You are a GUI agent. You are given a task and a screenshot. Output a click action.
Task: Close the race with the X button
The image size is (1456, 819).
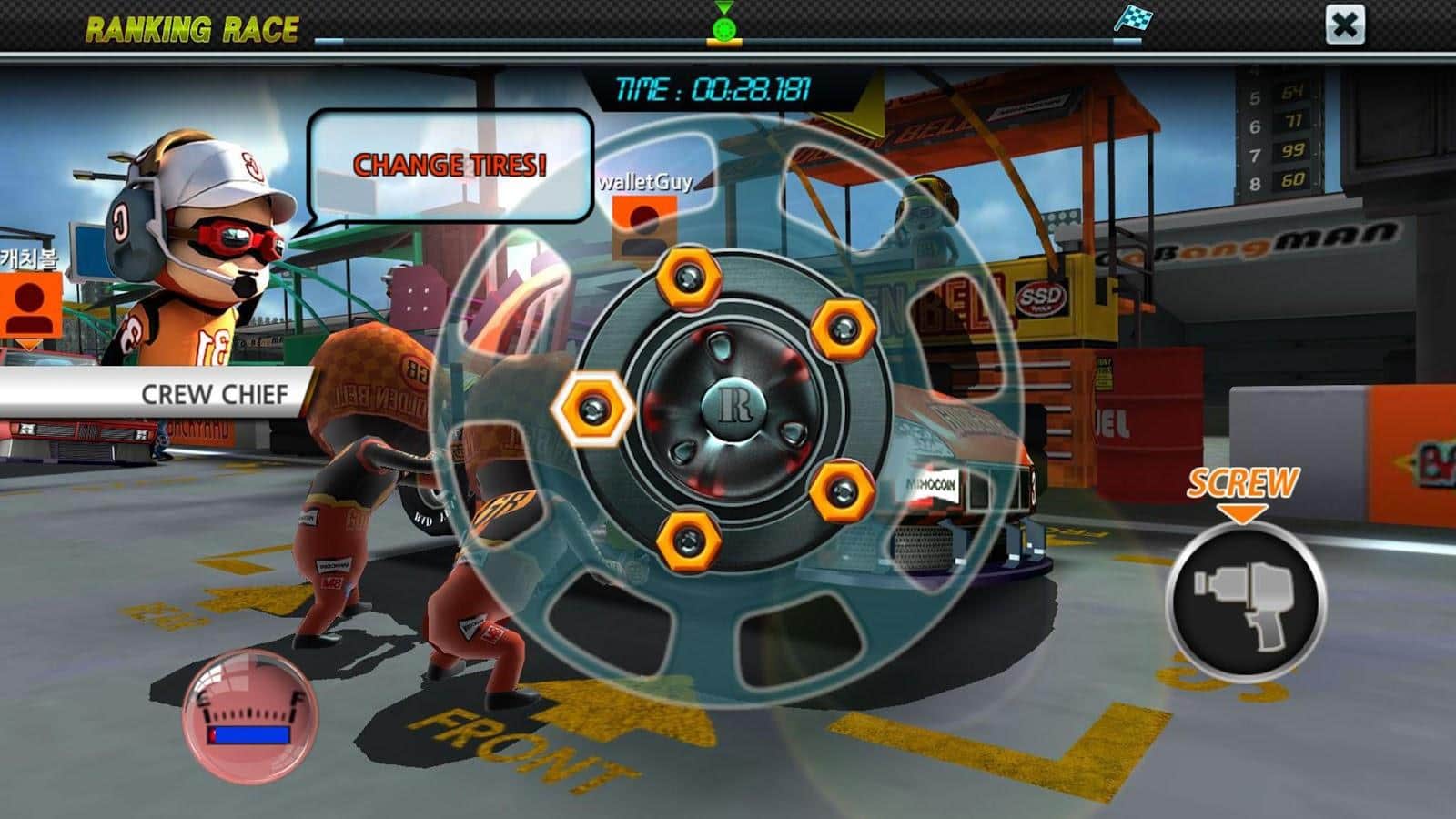tap(1344, 25)
